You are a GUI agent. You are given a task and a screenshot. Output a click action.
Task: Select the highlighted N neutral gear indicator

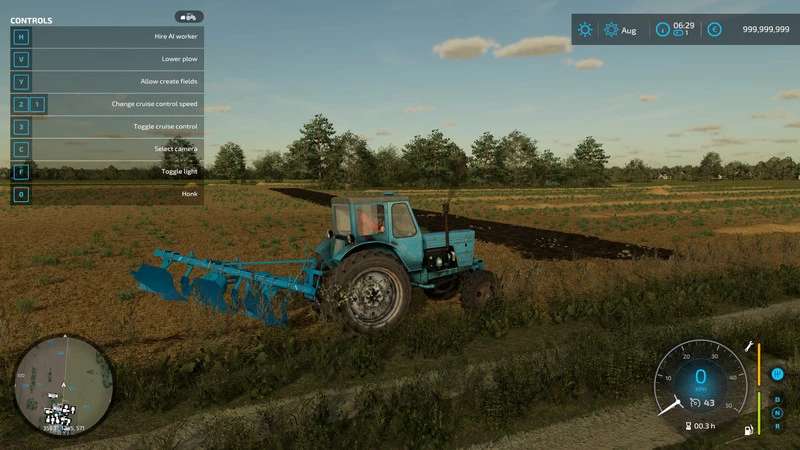click(x=777, y=412)
